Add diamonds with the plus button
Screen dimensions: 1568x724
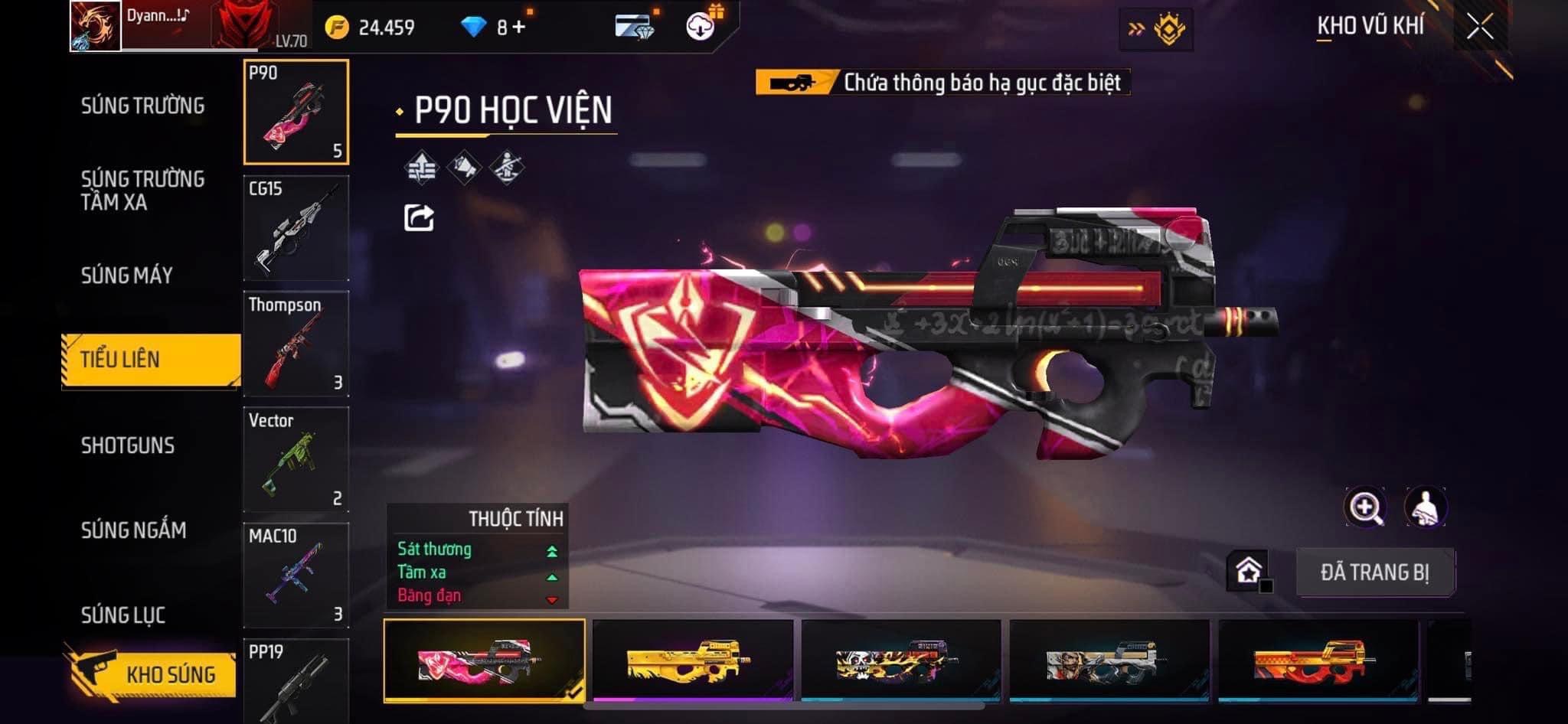click(x=519, y=28)
